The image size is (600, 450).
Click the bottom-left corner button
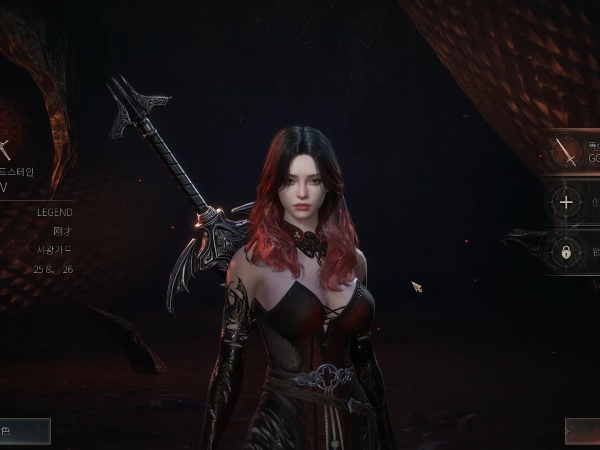[x=24, y=431]
